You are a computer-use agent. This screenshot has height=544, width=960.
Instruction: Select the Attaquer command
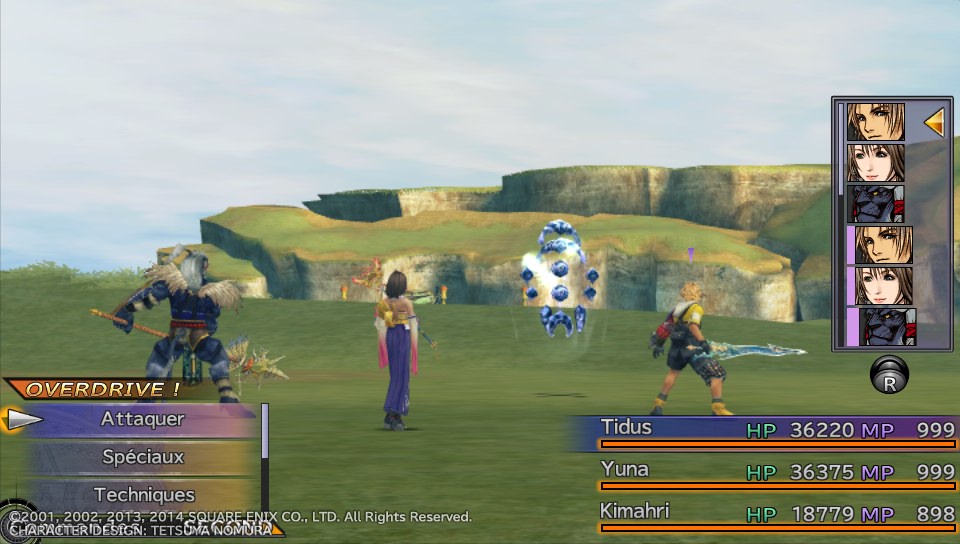[143, 419]
